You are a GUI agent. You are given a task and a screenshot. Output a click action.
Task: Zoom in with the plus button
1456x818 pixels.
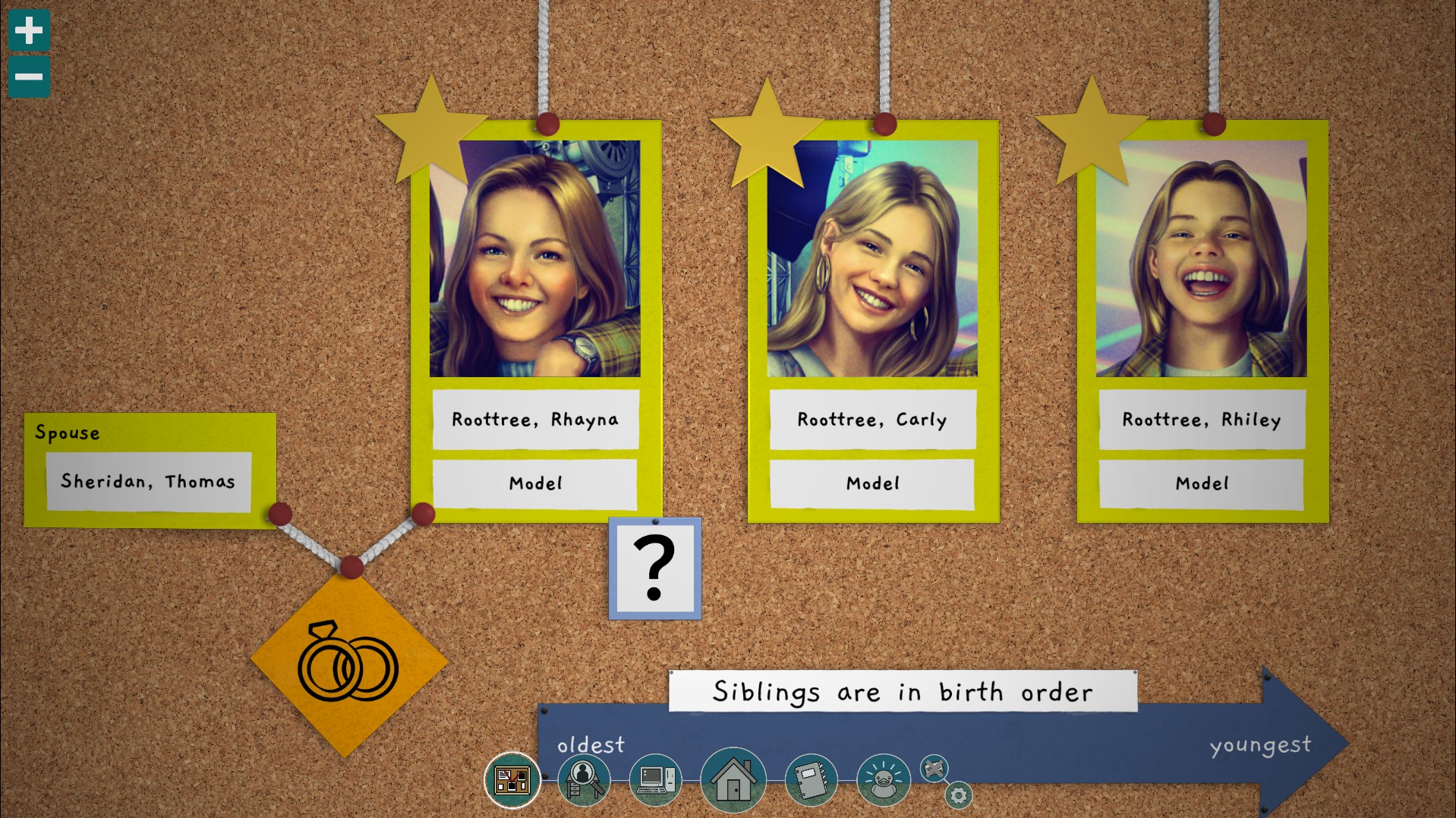point(29,30)
